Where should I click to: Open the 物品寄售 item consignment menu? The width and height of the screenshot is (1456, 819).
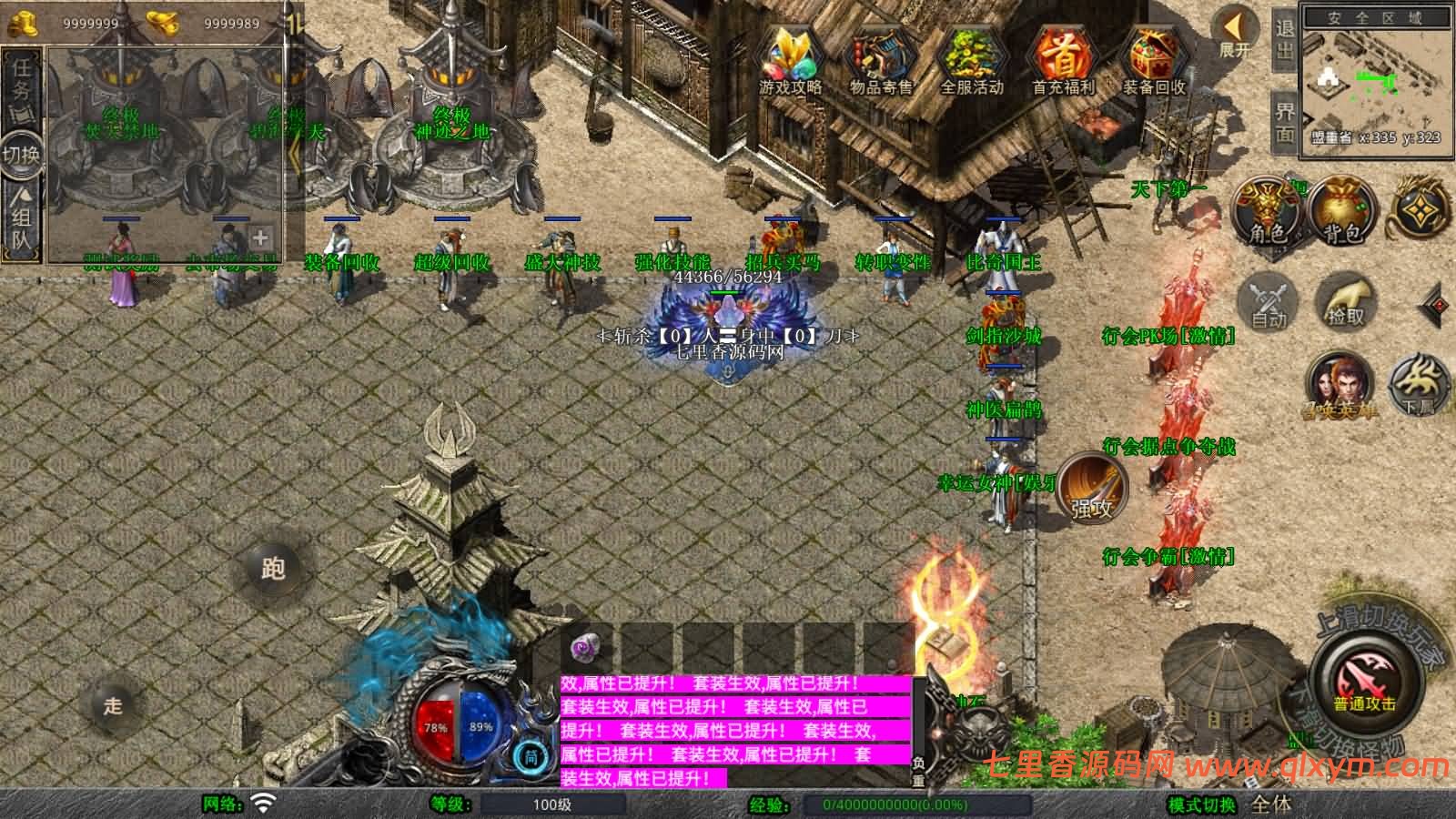coord(880,60)
